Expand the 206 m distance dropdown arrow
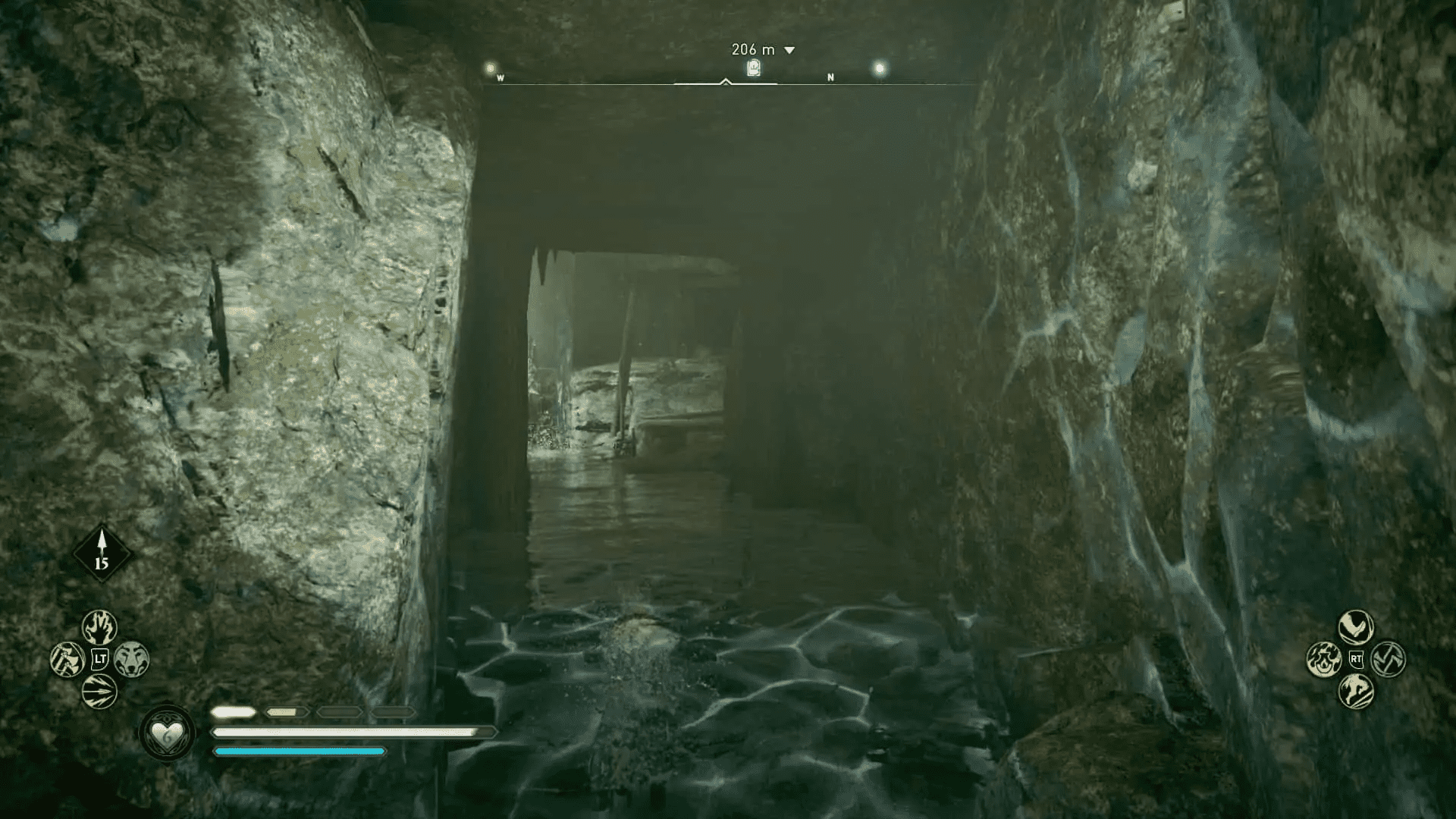The image size is (1456, 819). [x=789, y=49]
